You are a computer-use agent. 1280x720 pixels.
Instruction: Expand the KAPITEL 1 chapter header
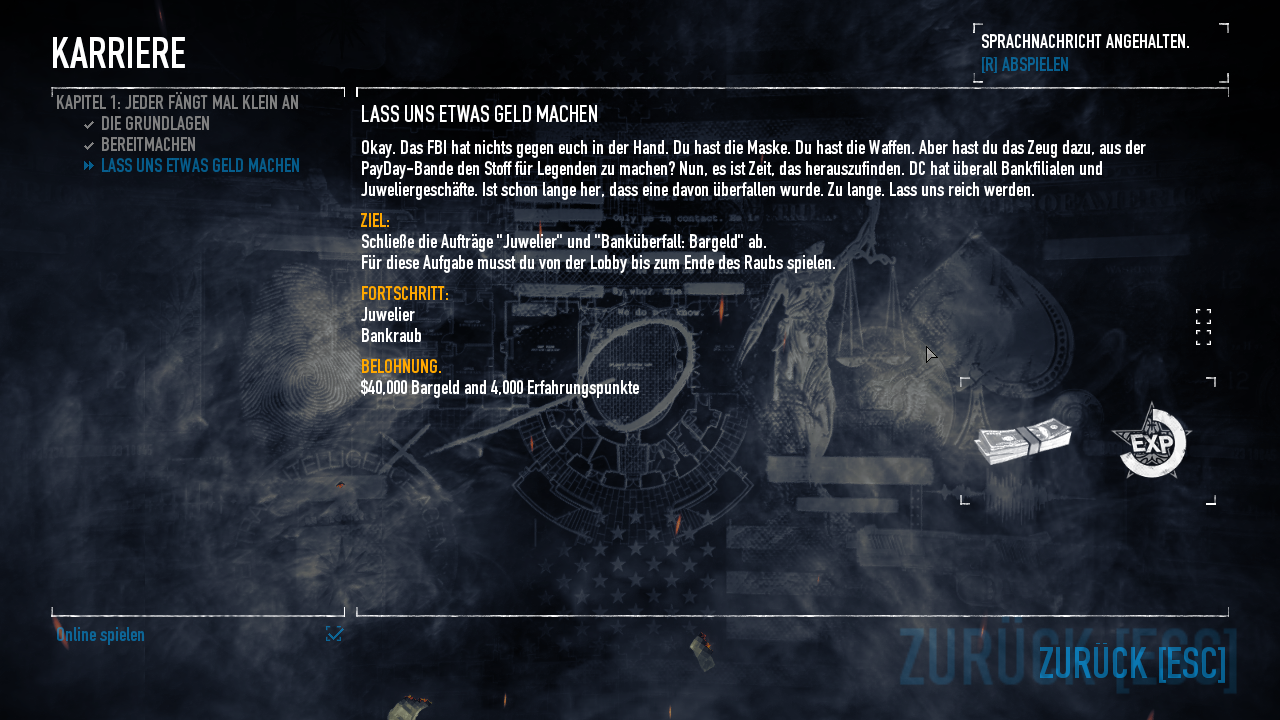(176, 101)
